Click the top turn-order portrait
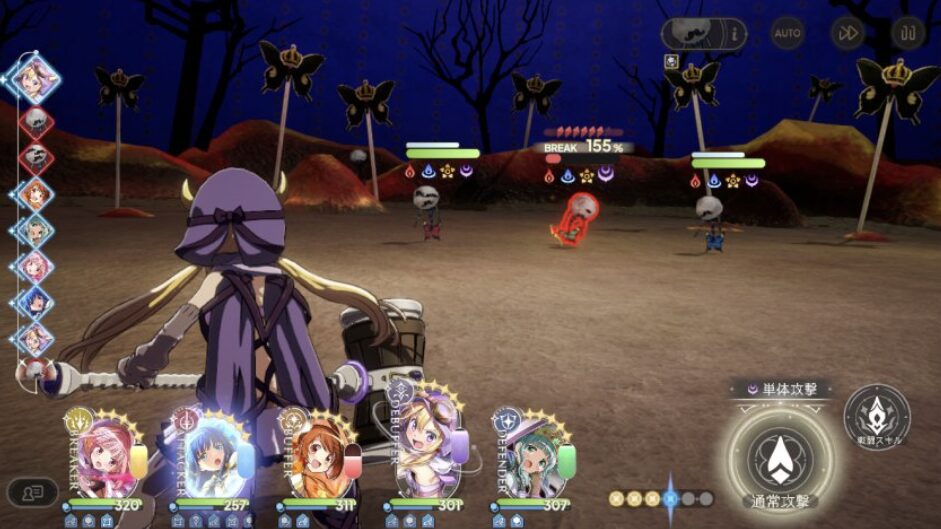941x529 pixels. pos(36,76)
